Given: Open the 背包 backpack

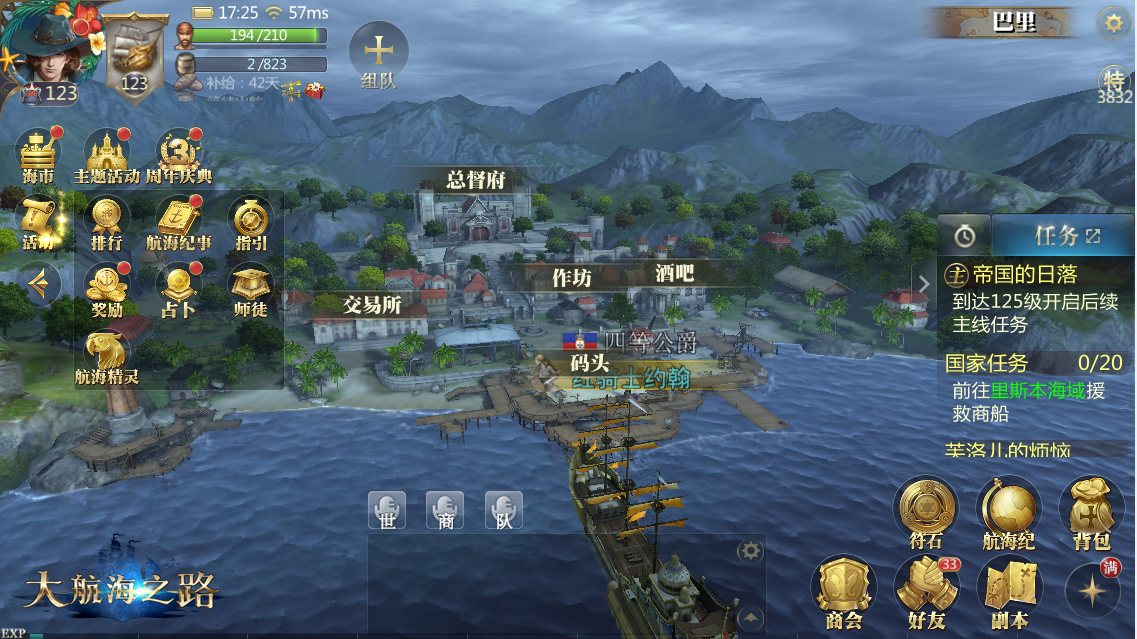Looking at the screenshot, I should 1091,512.
